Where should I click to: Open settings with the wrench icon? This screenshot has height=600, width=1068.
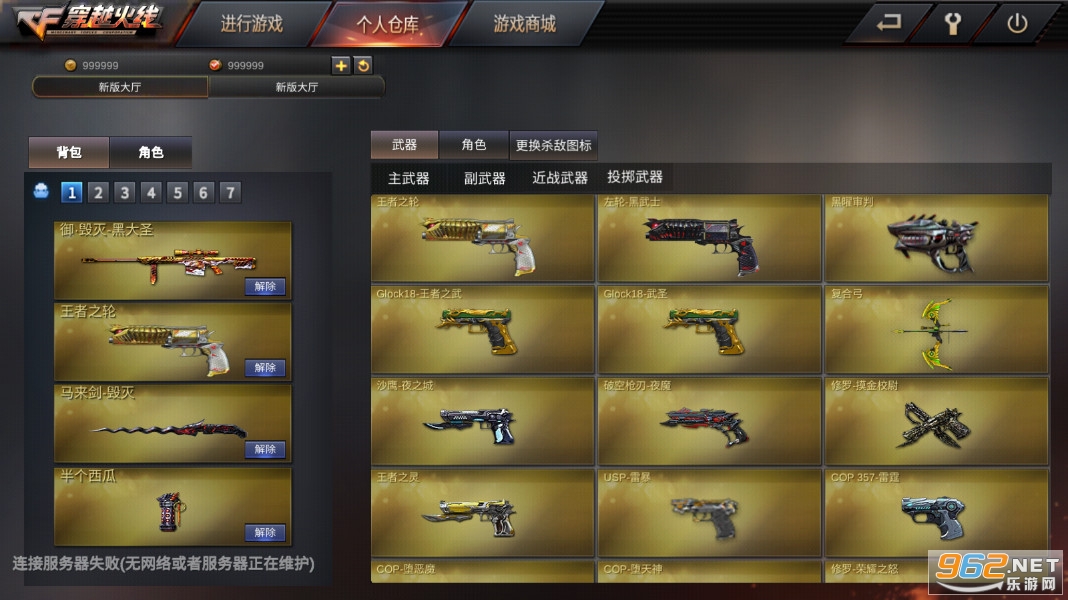click(x=952, y=23)
